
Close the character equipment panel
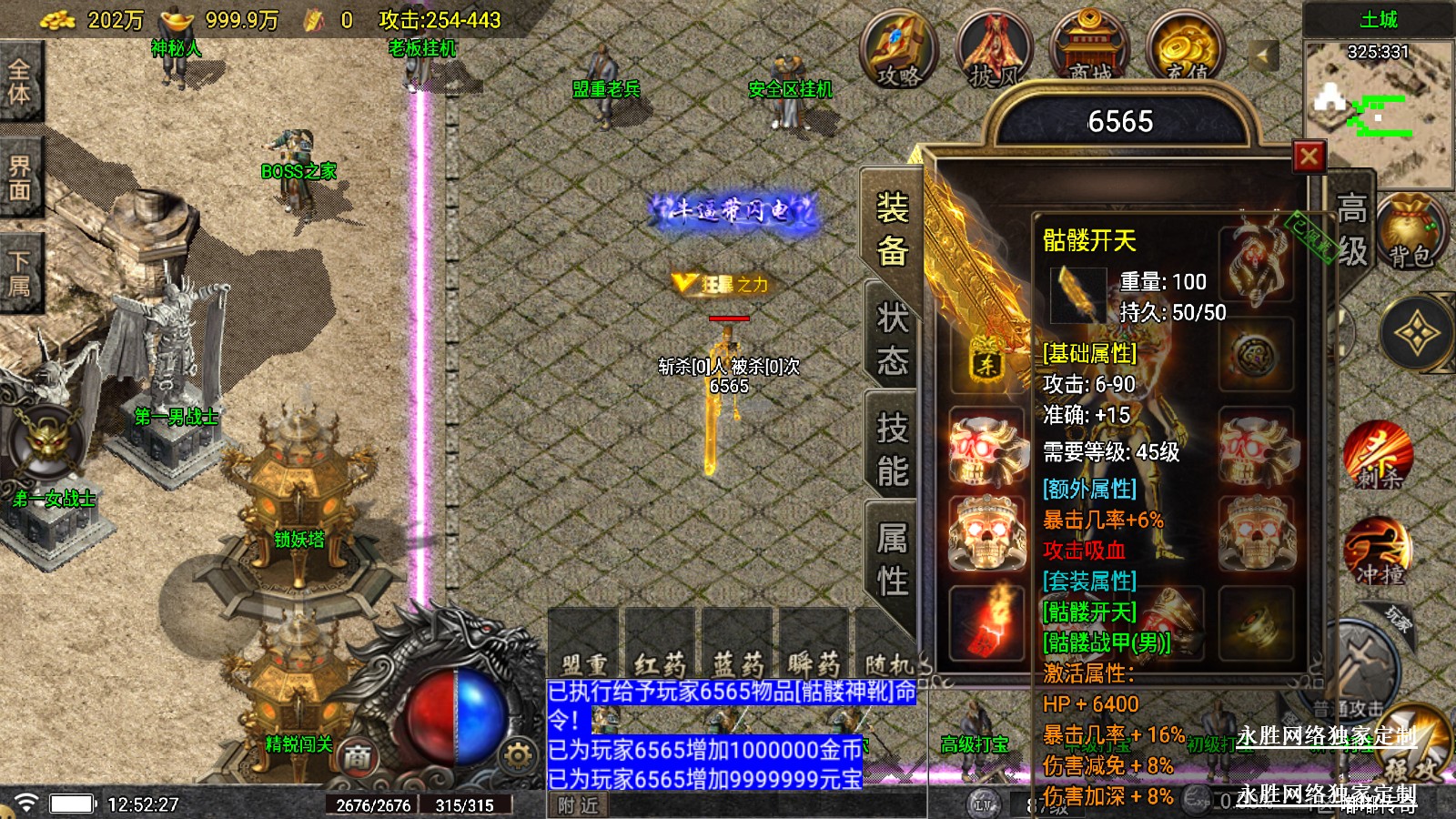click(x=1309, y=157)
